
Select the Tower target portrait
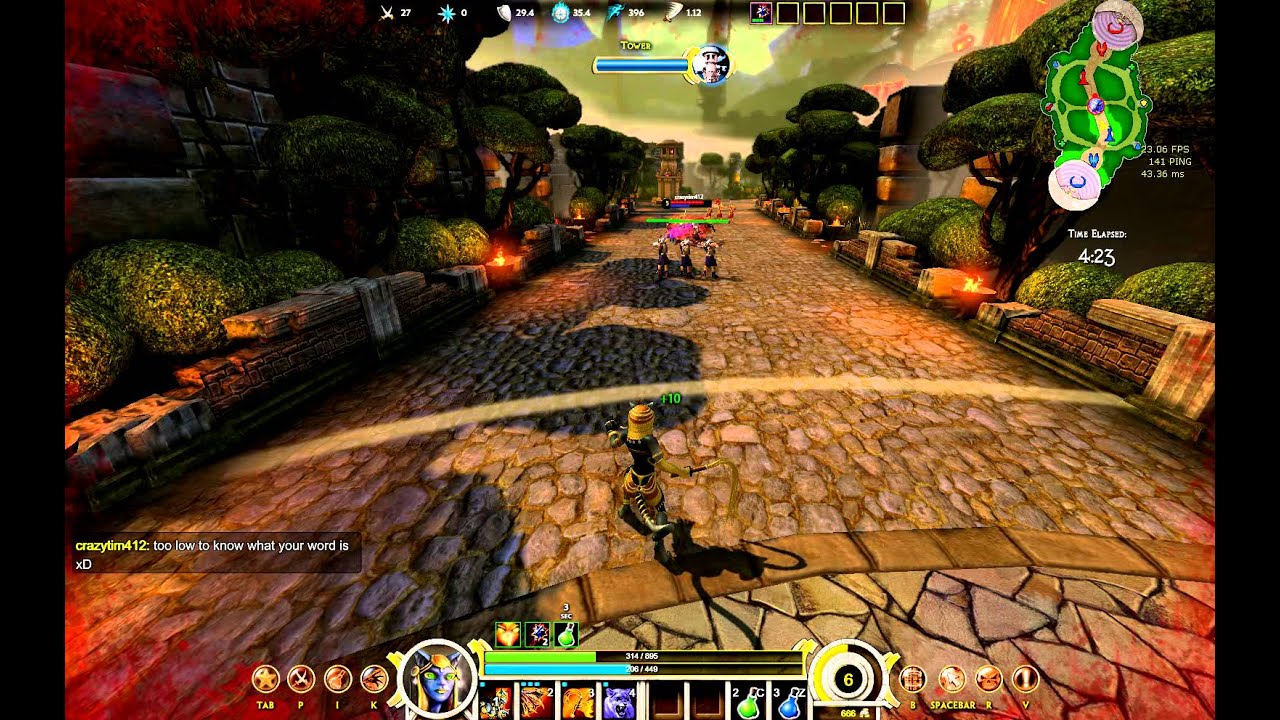click(711, 64)
